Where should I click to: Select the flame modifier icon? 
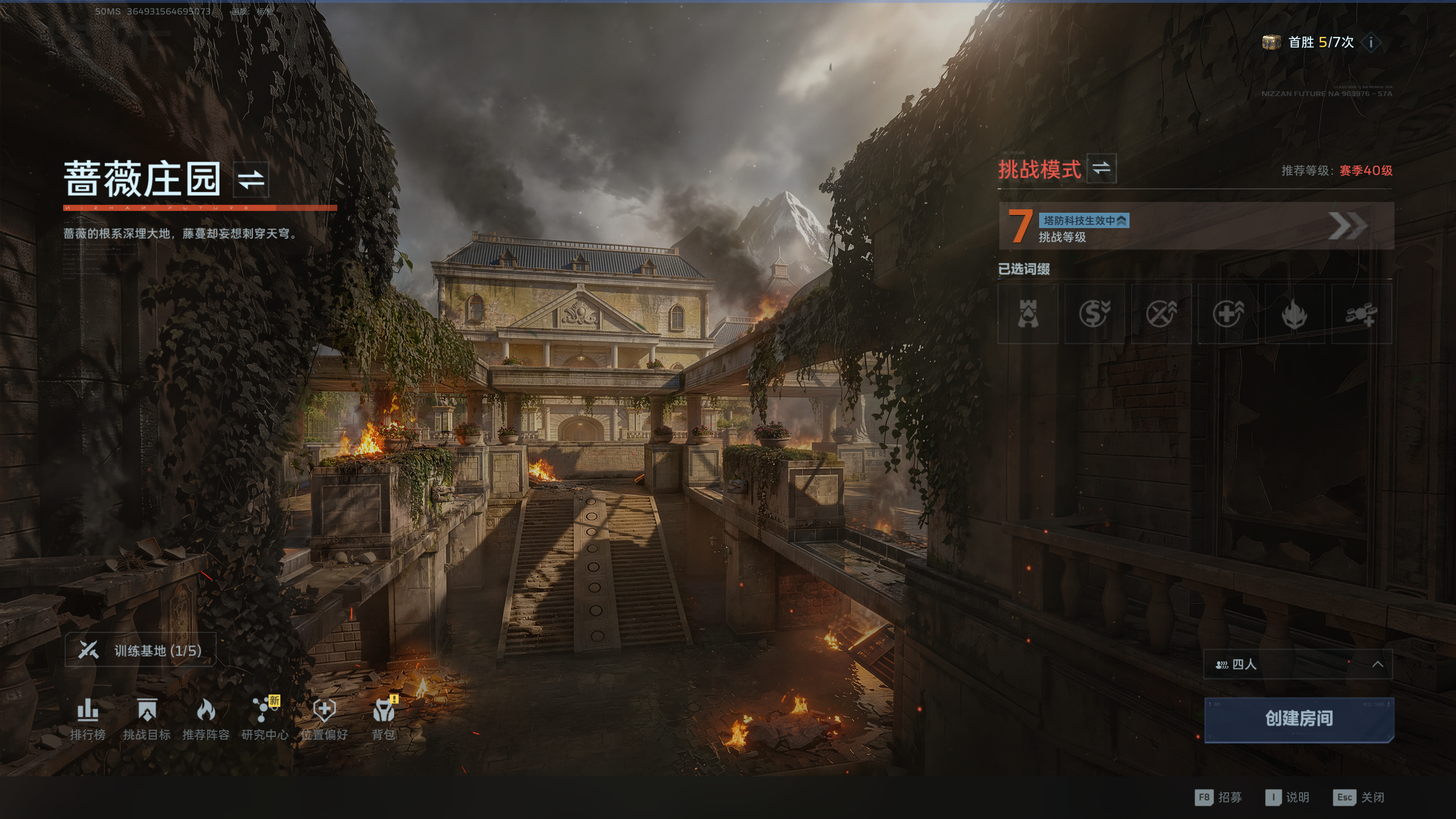1294,314
